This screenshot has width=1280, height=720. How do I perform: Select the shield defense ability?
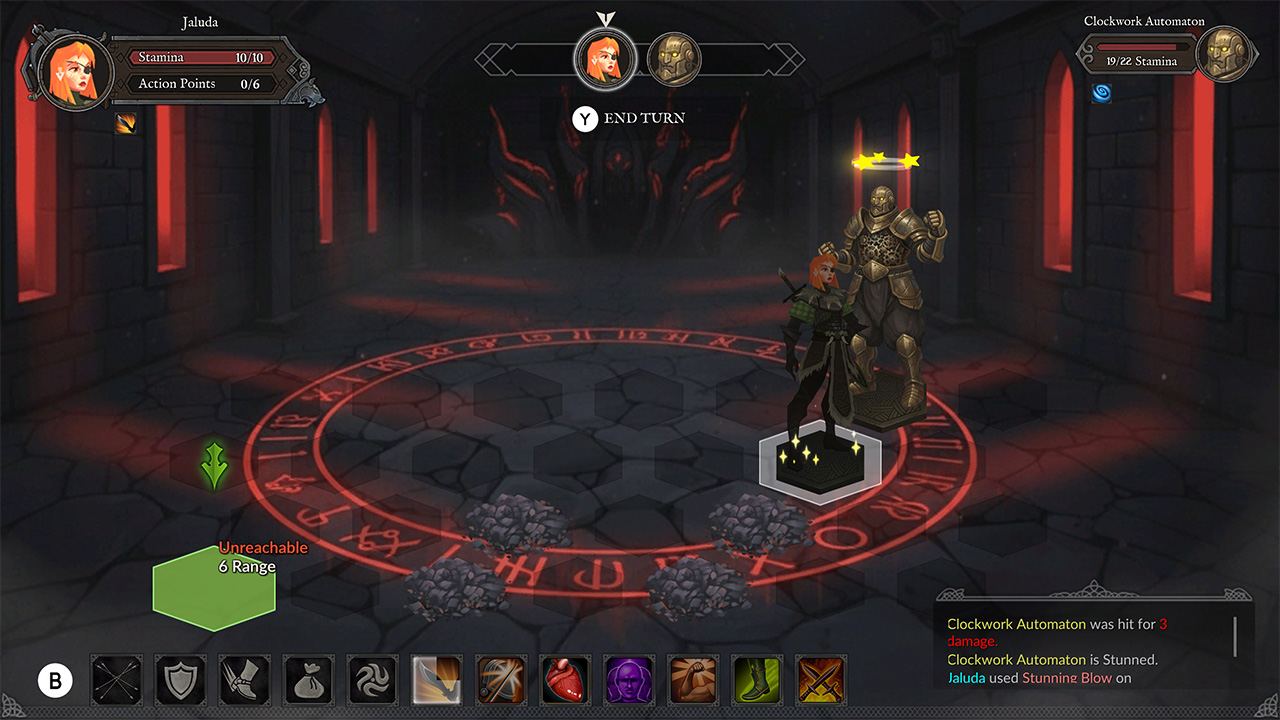click(x=180, y=680)
